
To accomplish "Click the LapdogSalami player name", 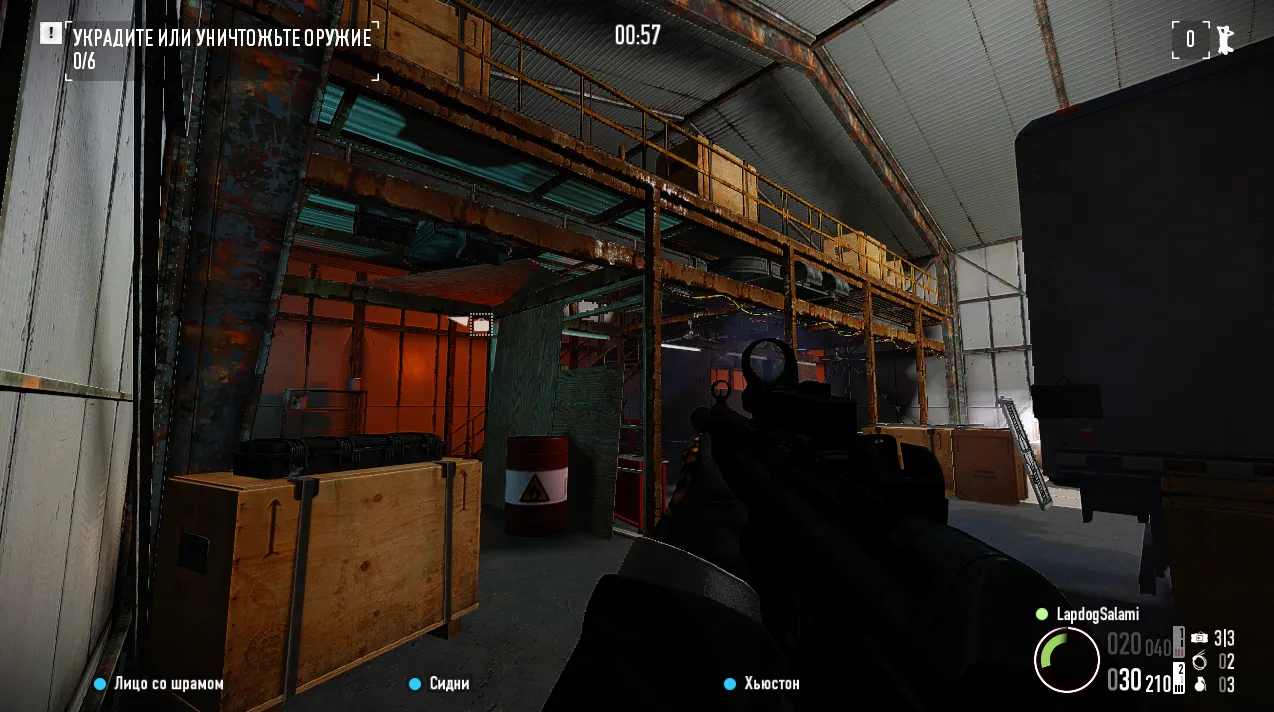I will [x=1097, y=614].
